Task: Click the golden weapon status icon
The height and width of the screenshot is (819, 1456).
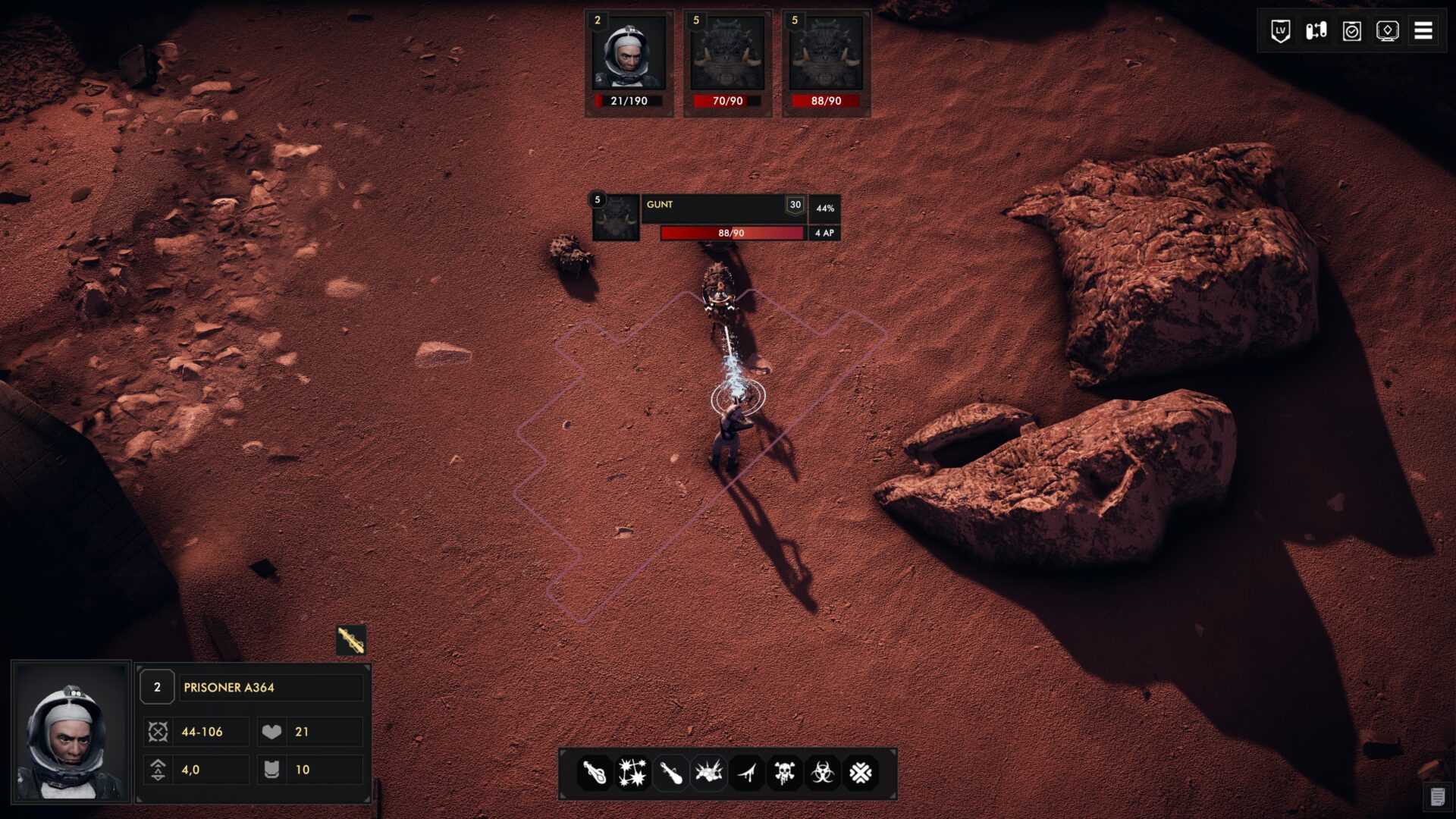Action: coord(351,641)
